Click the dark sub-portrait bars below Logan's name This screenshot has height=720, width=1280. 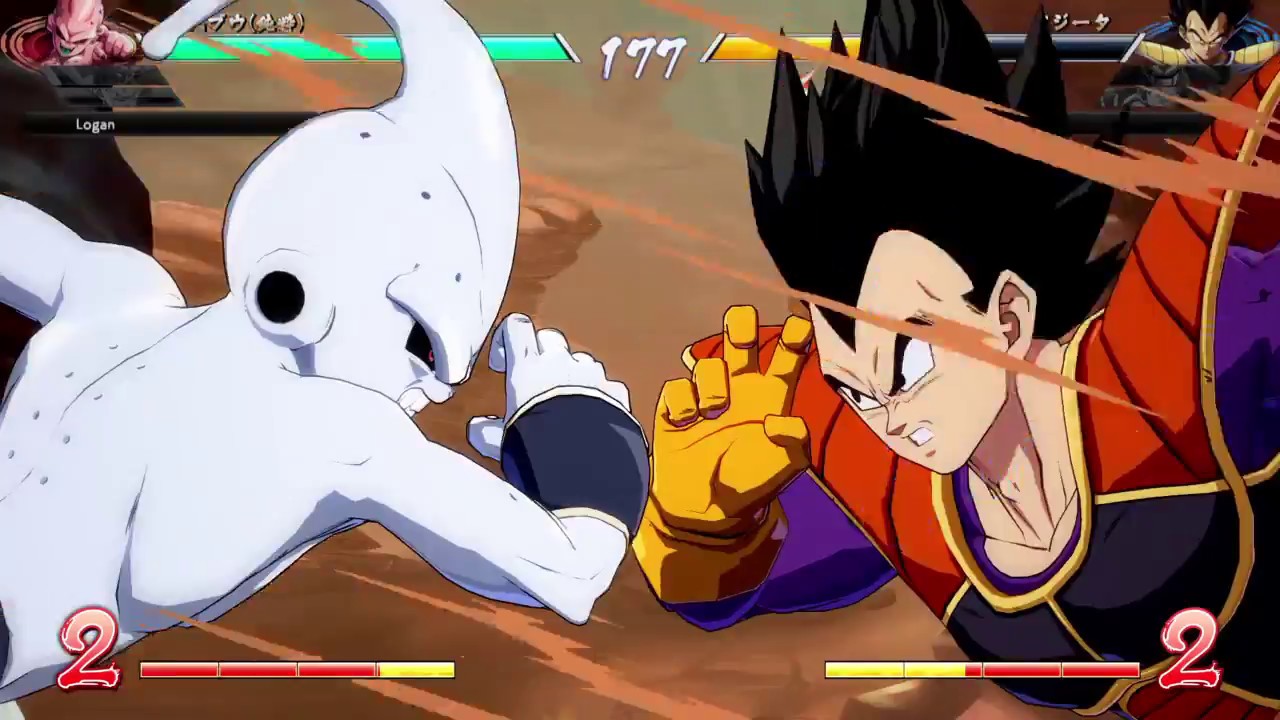pyautogui.click(x=110, y=95)
